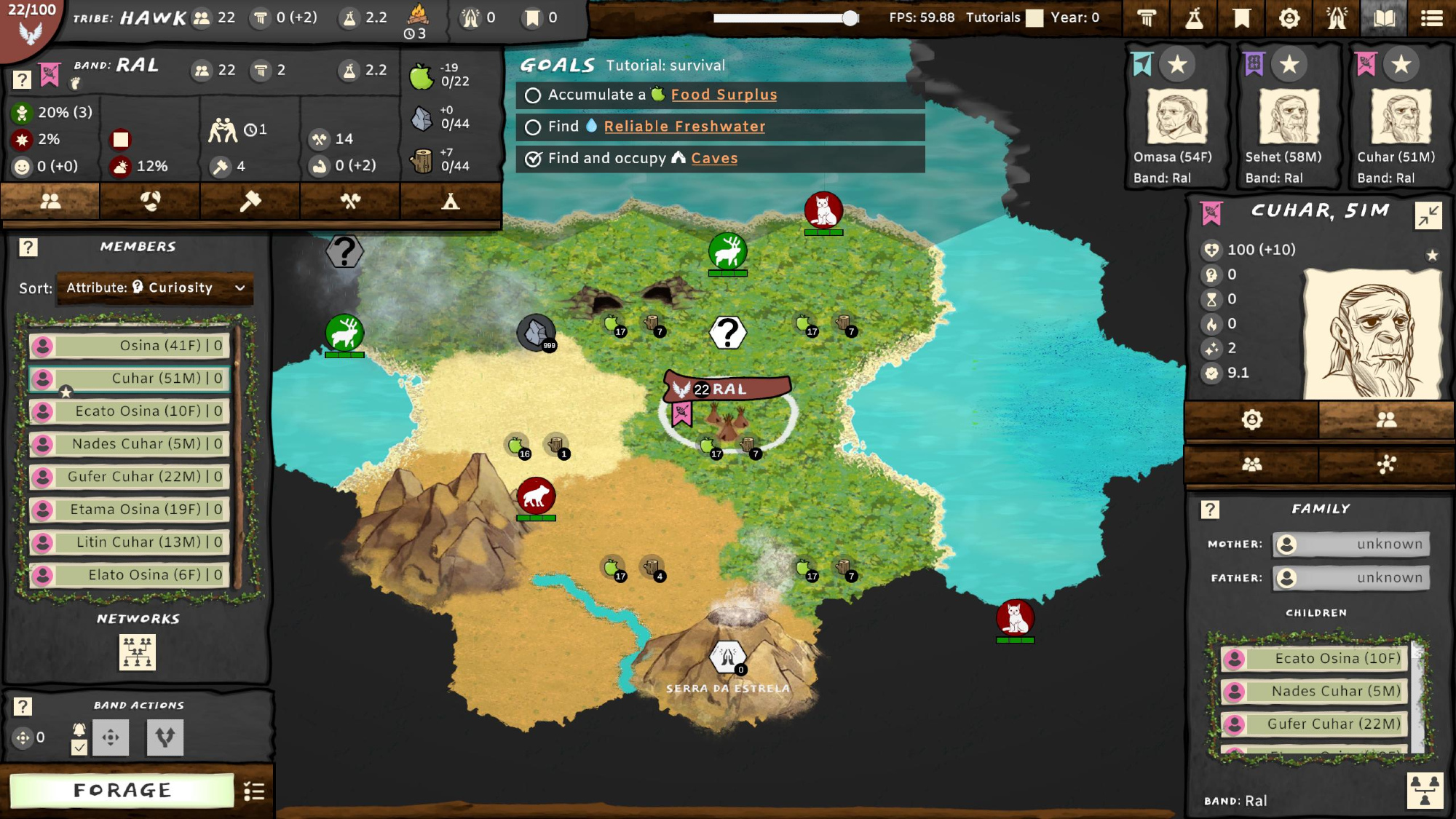Open the Food Surplus goal link
Viewport: 1456px width, 819px height.
pyautogui.click(x=724, y=95)
